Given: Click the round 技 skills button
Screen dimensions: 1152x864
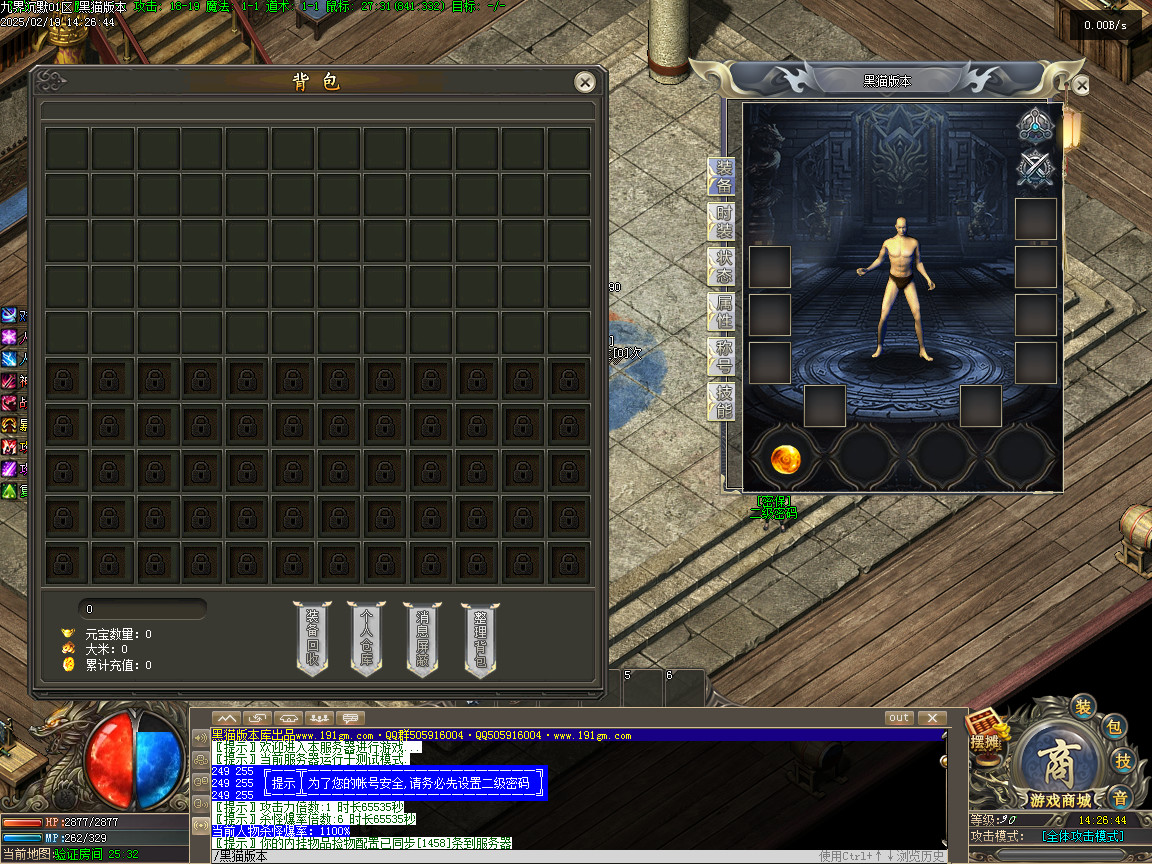Looking at the screenshot, I should 1123,761.
